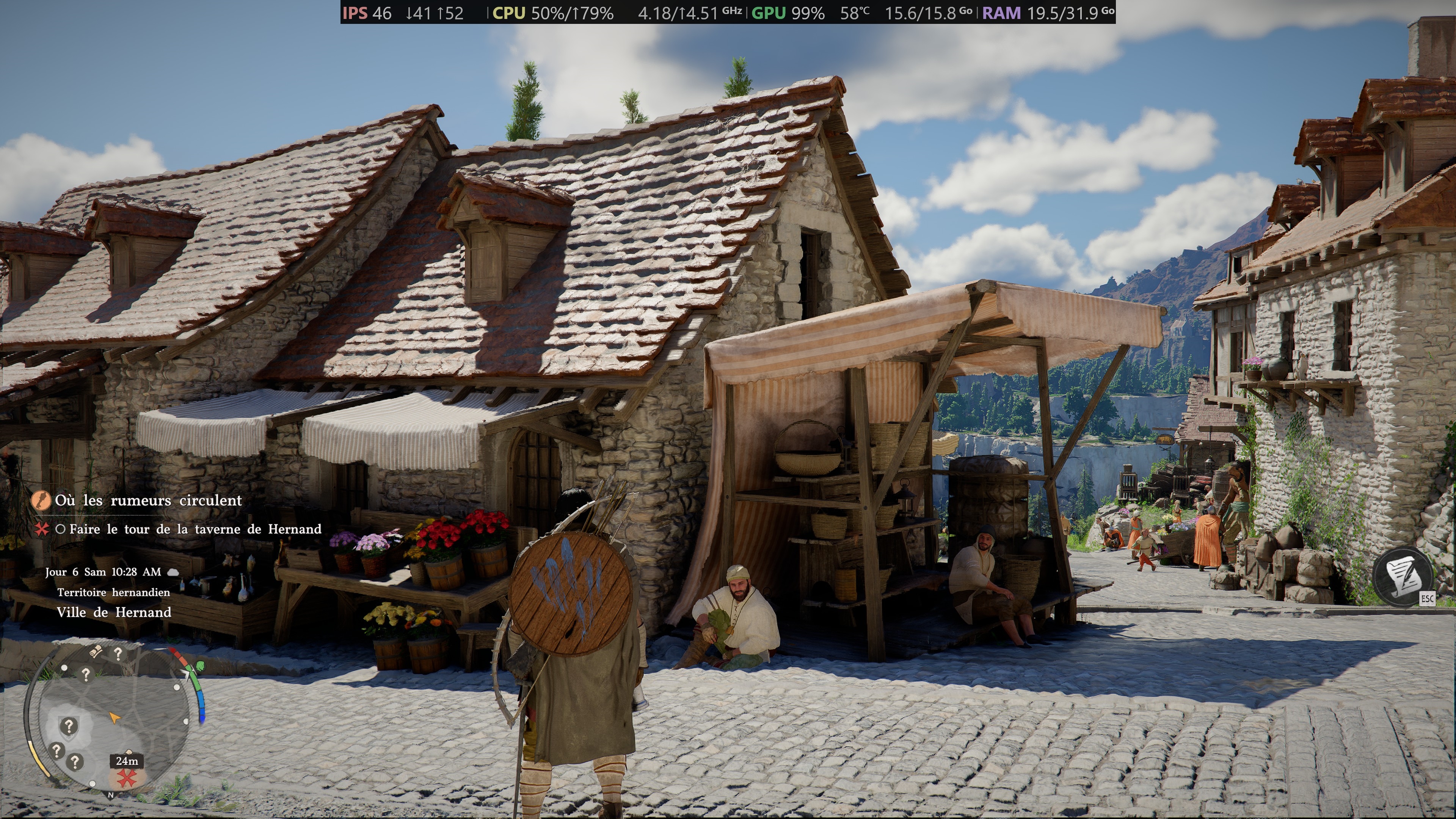
Task: Select the 'Où les rumeurs circulent' quest title
Action: pos(148,500)
